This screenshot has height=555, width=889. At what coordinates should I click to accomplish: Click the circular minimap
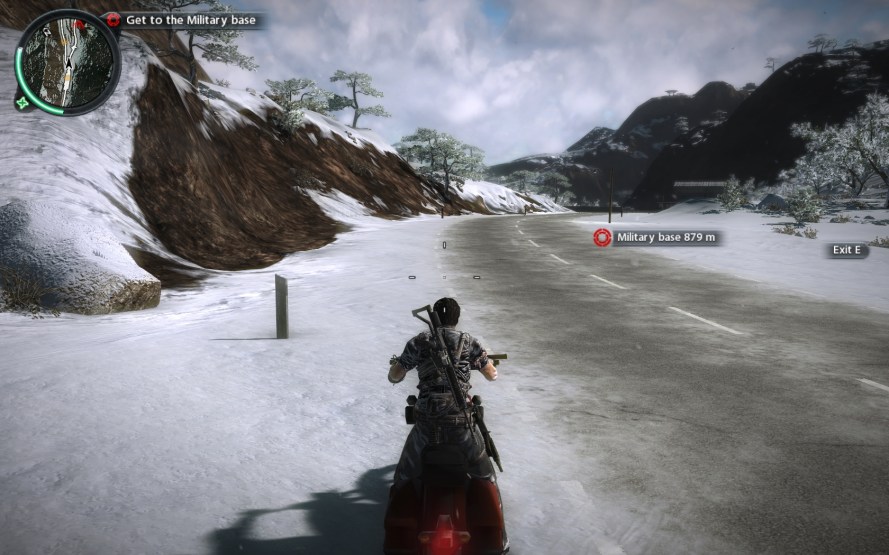[x=68, y=62]
